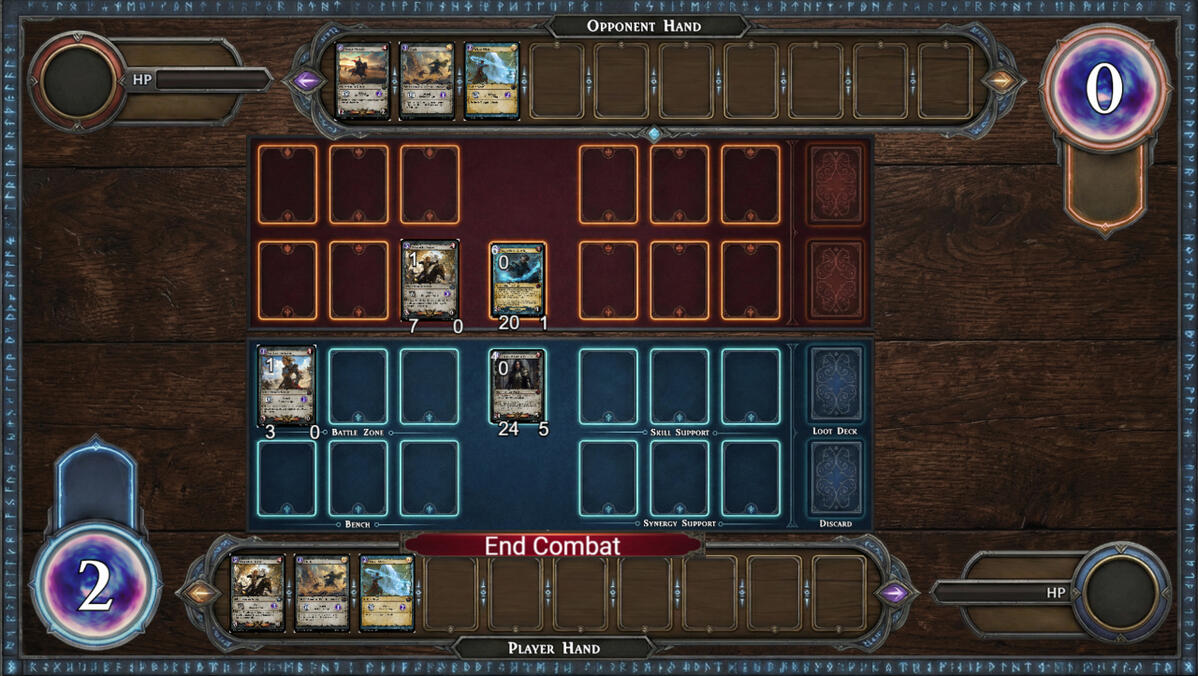Click the purple arrow beside opponent hand
Image resolution: width=1198 pixels, height=676 pixels.
(305, 81)
